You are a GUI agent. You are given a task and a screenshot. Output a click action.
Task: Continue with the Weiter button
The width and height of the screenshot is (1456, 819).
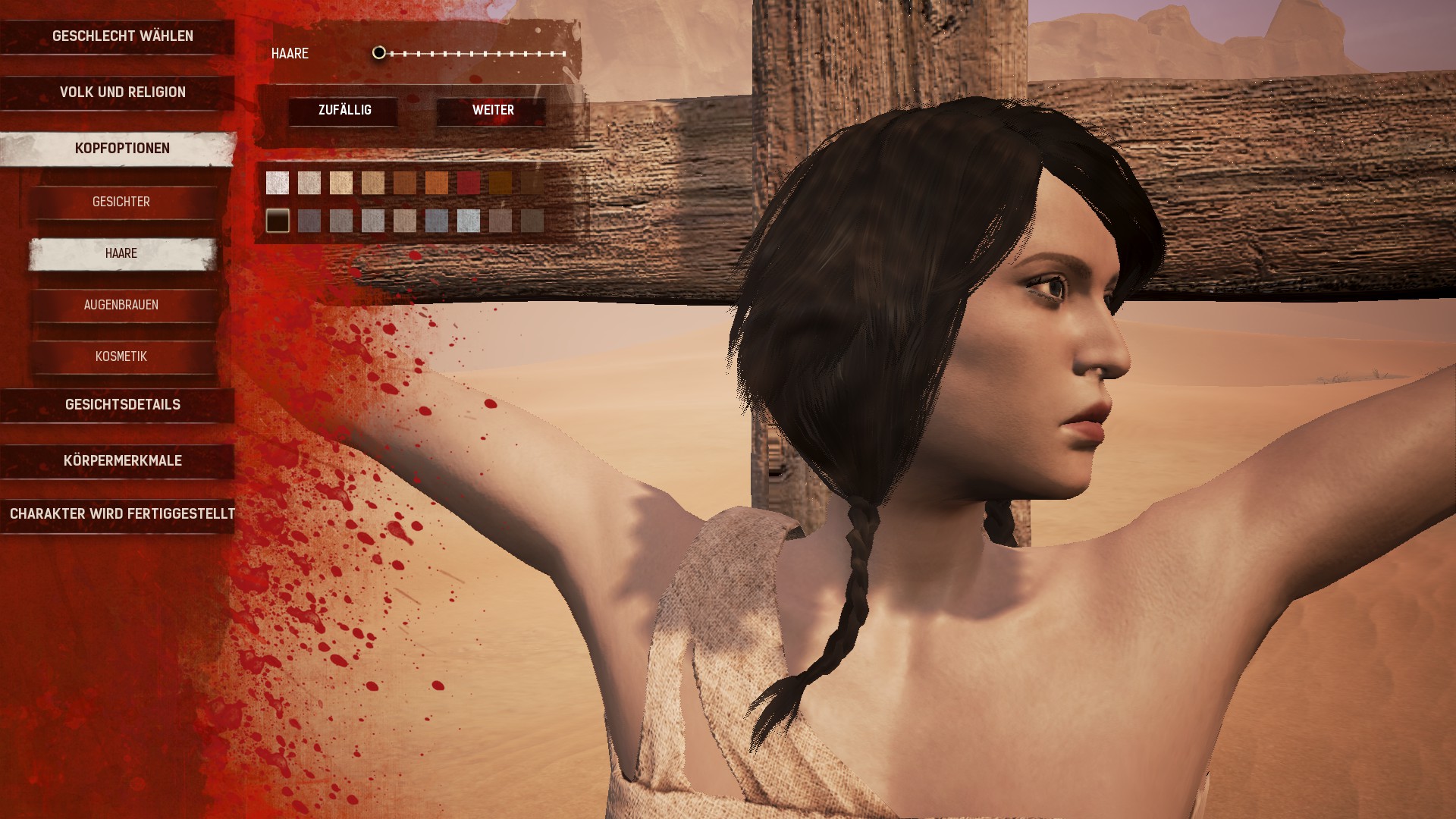493,111
